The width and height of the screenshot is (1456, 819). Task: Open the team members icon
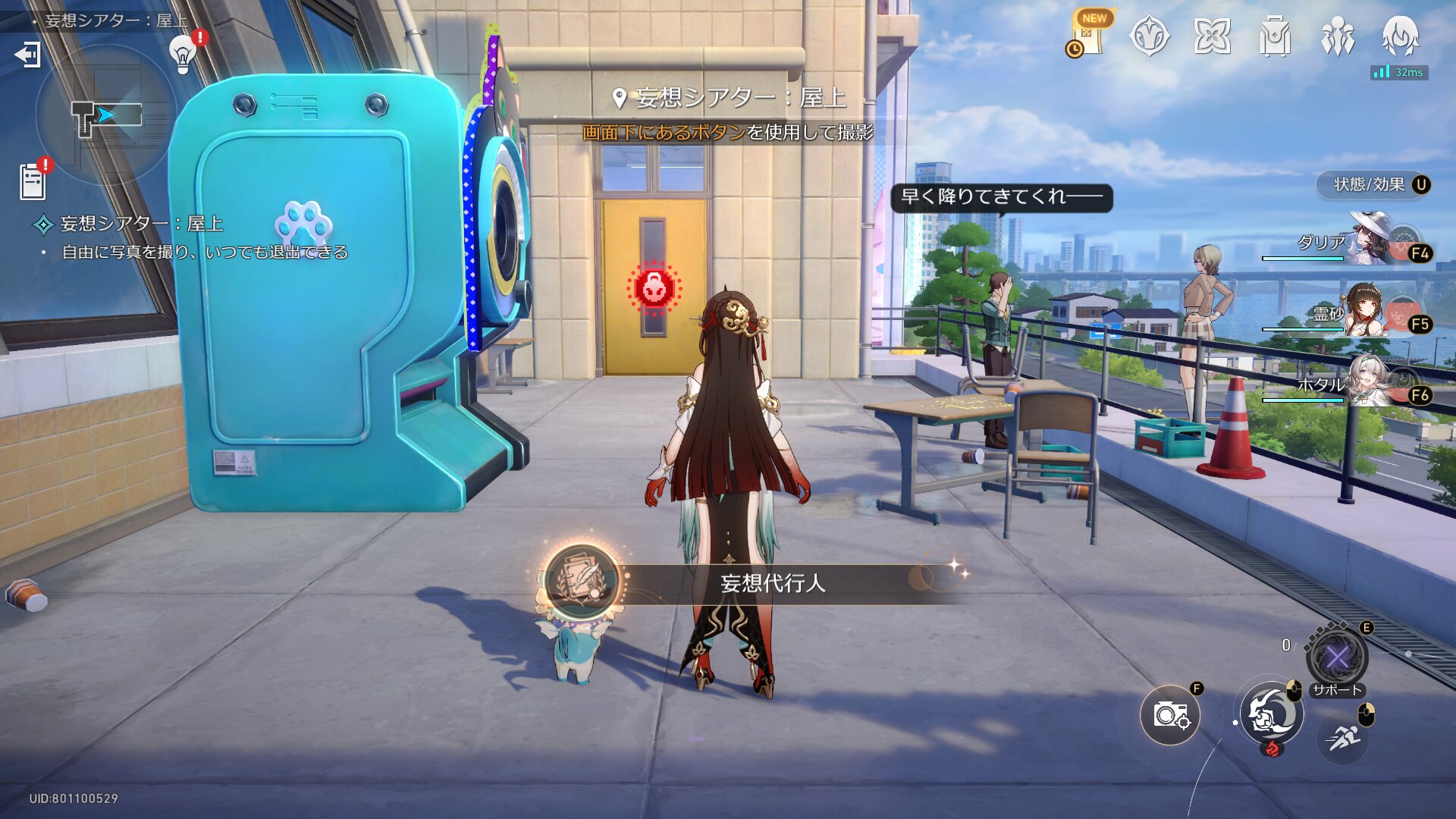pos(1338,36)
